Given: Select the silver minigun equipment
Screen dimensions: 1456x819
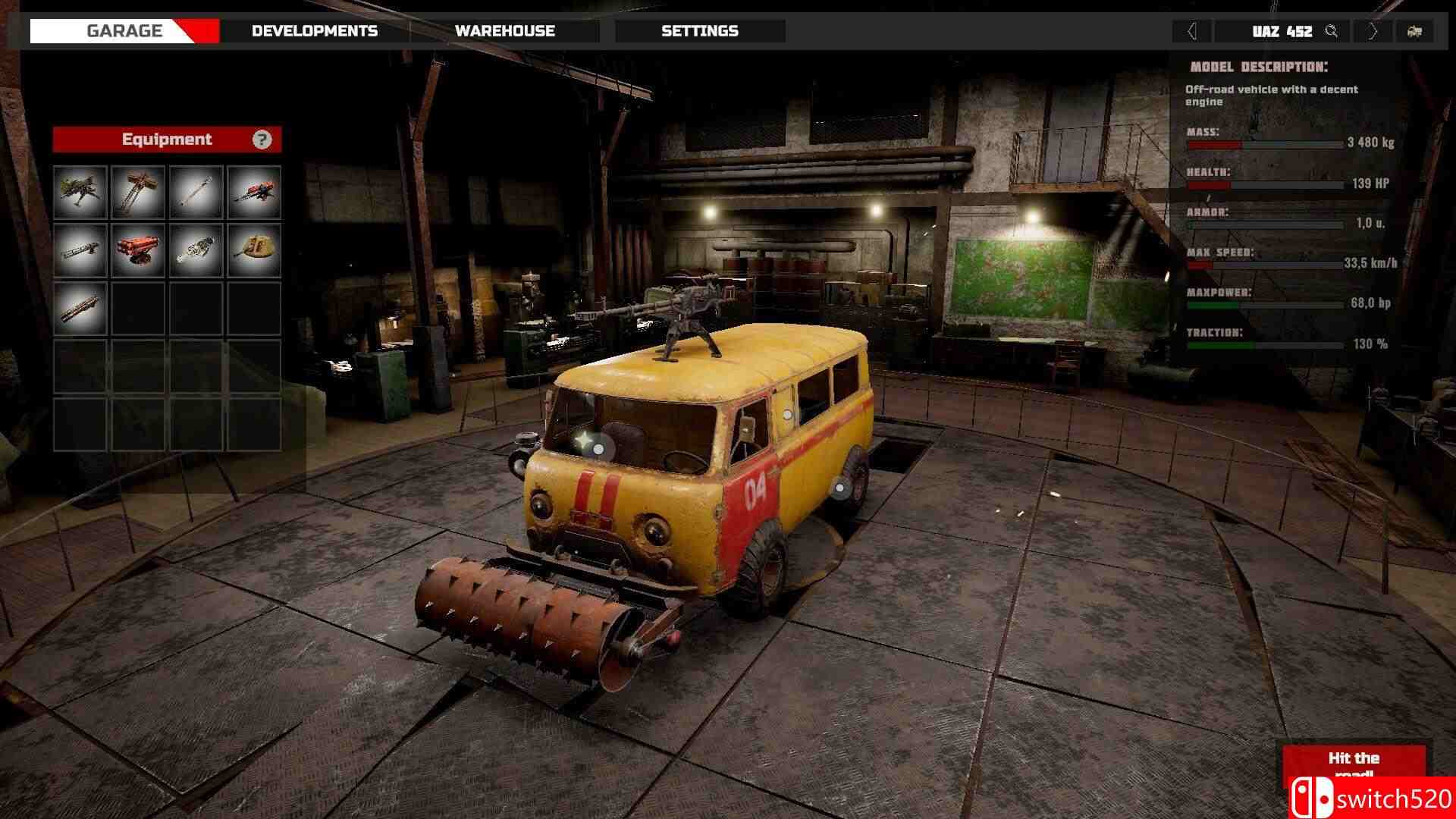Looking at the screenshot, I should point(196,250).
